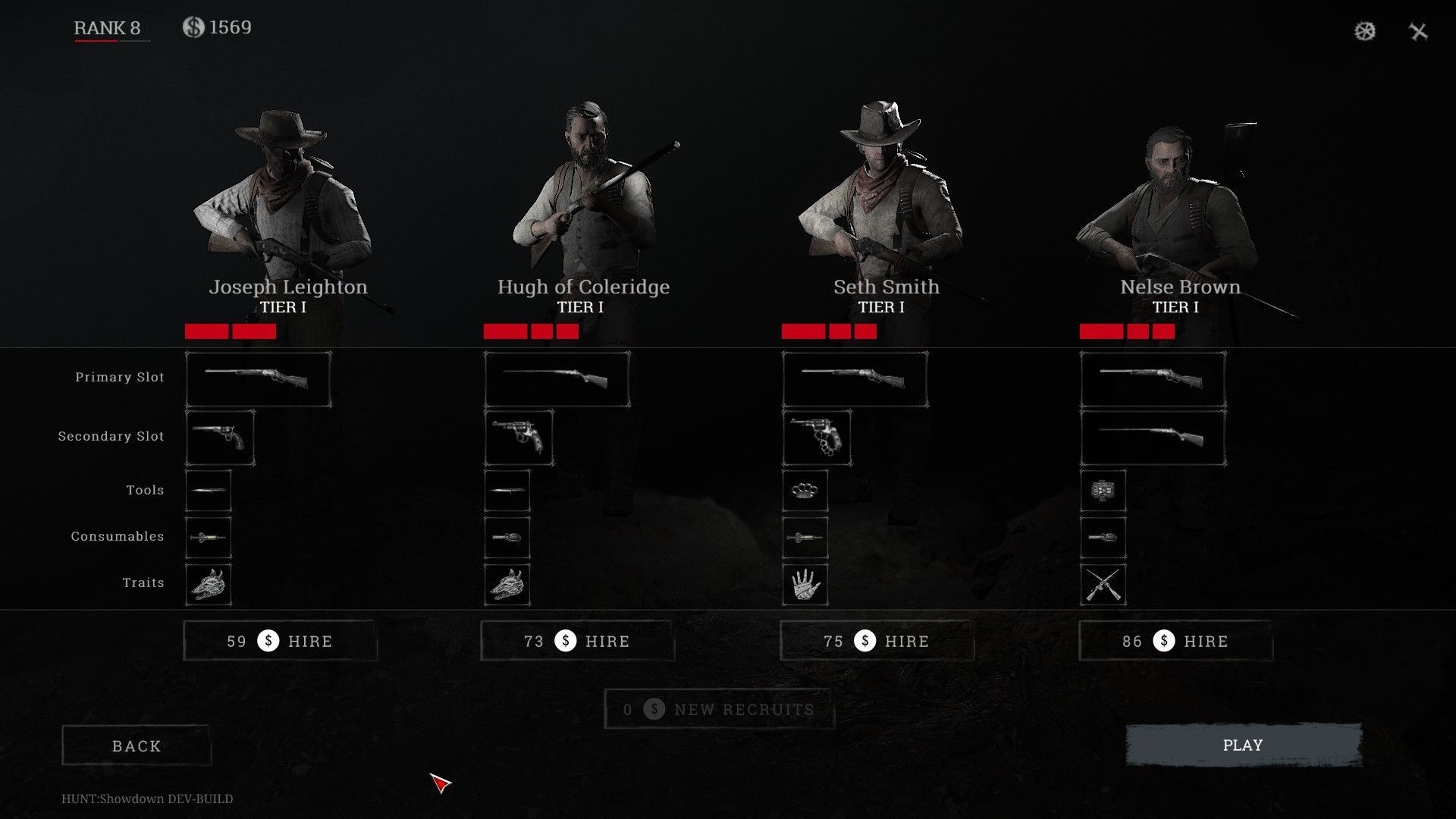Select Nelse Brown's secondary long gun slot
The width and height of the screenshot is (1456, 819).
tap(1153, 438)
